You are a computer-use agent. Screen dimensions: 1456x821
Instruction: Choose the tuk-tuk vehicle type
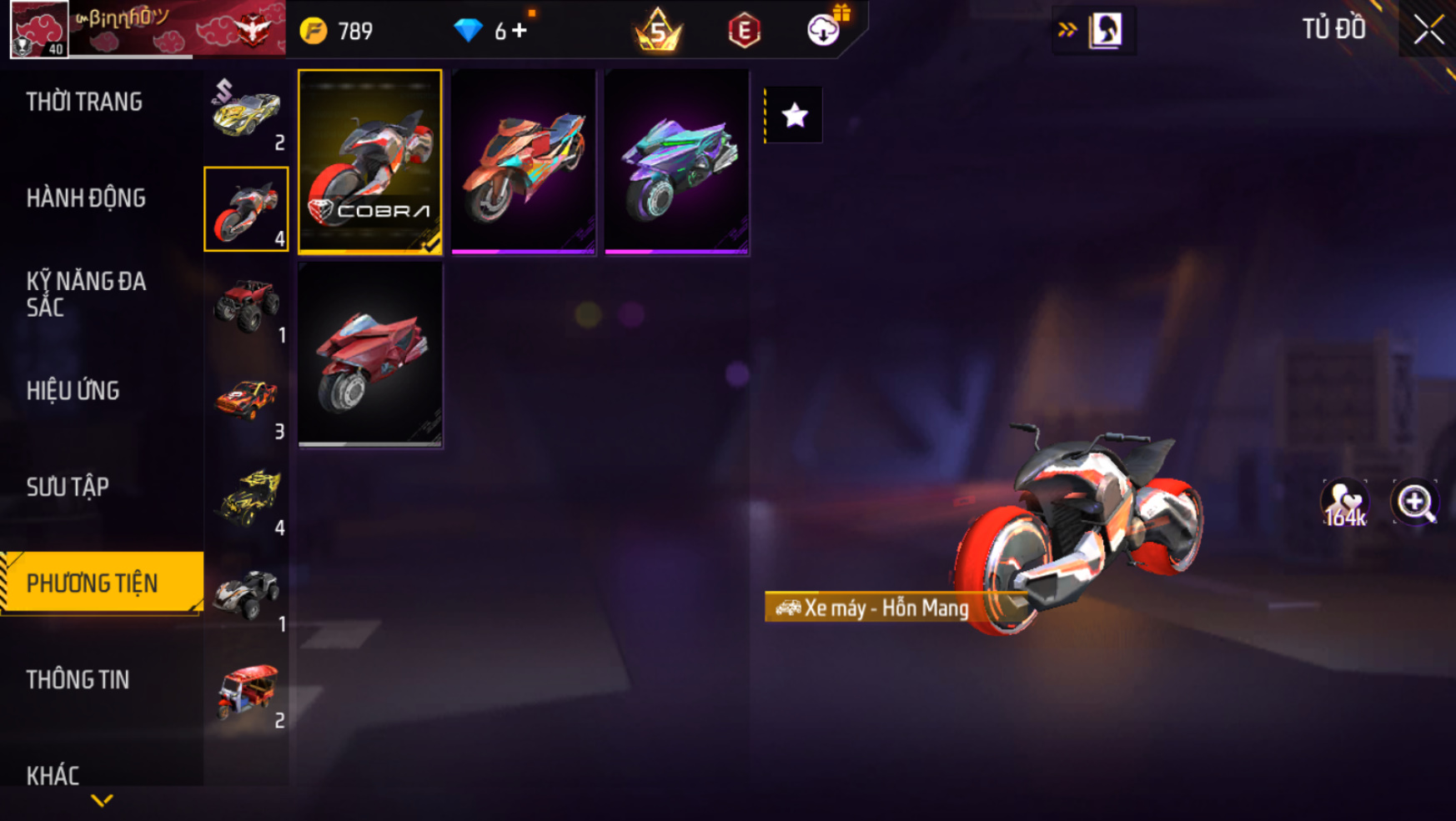pyautogui.click(x=246, y=692)
